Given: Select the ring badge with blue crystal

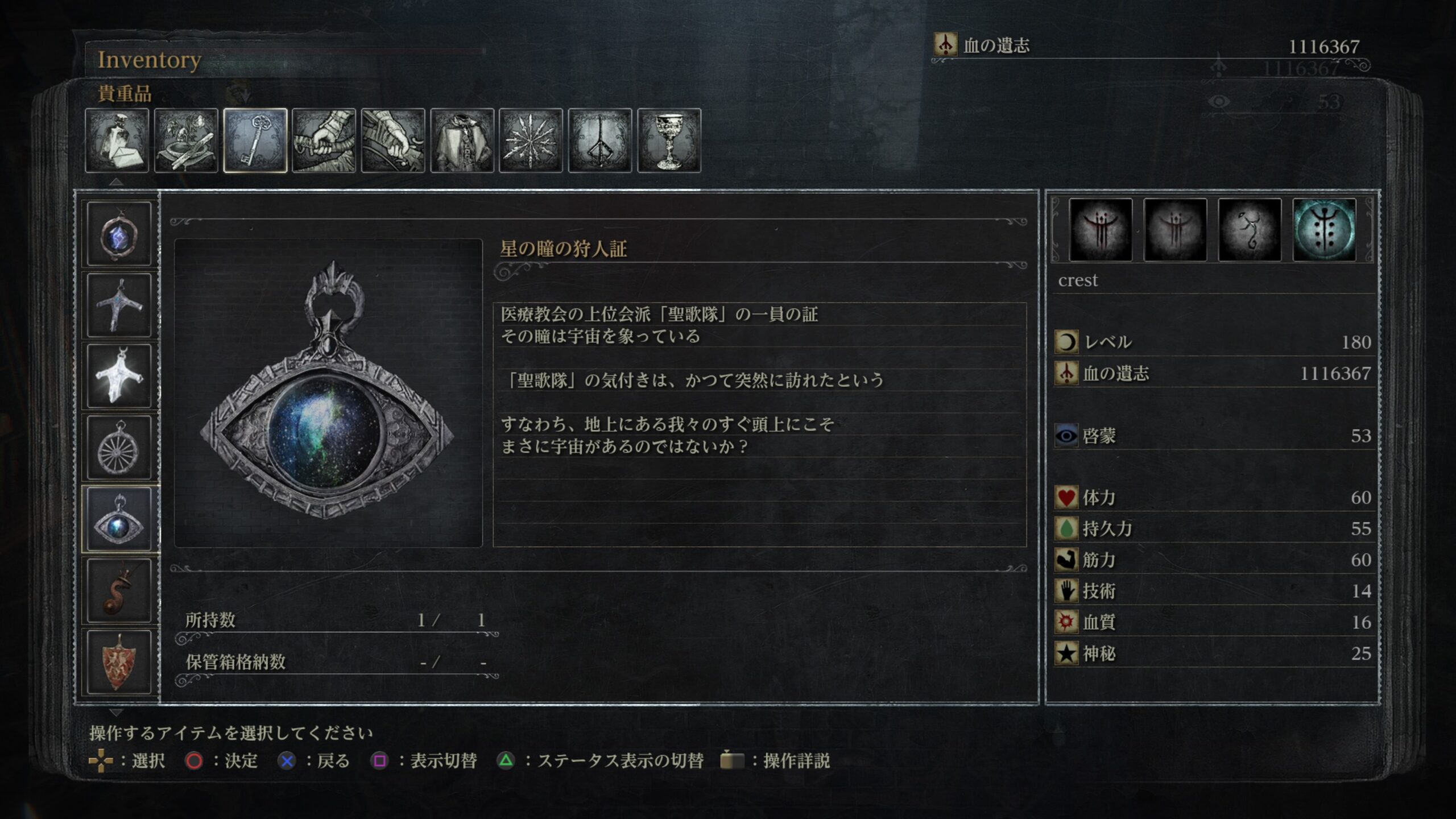Looking at the screenshot, I should click(x=119, y=234).
